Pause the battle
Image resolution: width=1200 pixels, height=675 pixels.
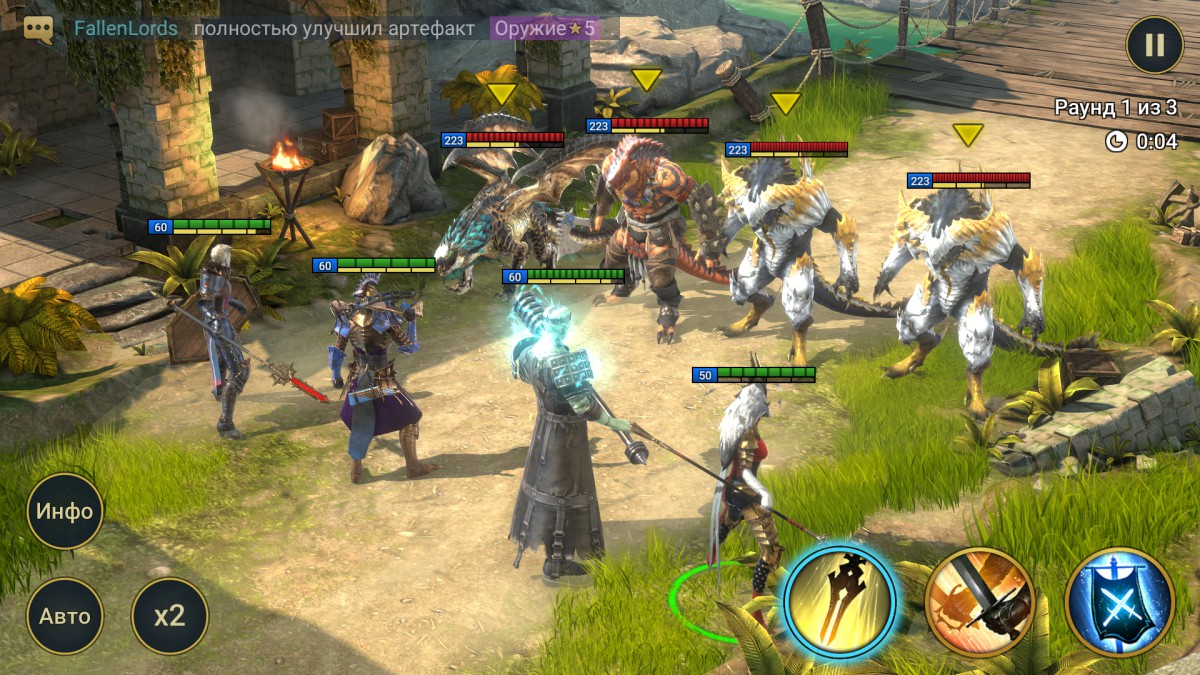(1154, 45)
